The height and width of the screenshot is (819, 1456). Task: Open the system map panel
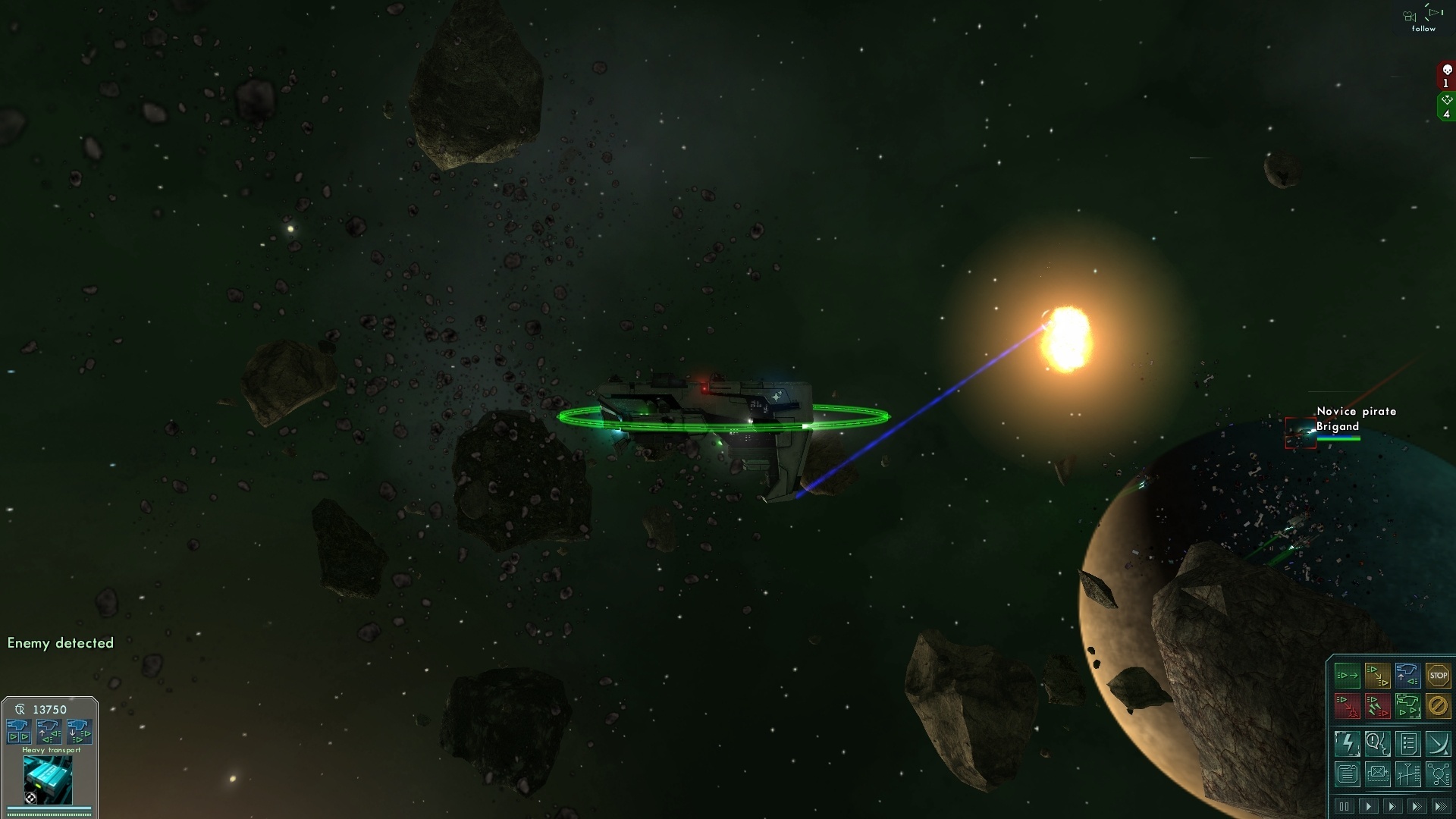1439,774
